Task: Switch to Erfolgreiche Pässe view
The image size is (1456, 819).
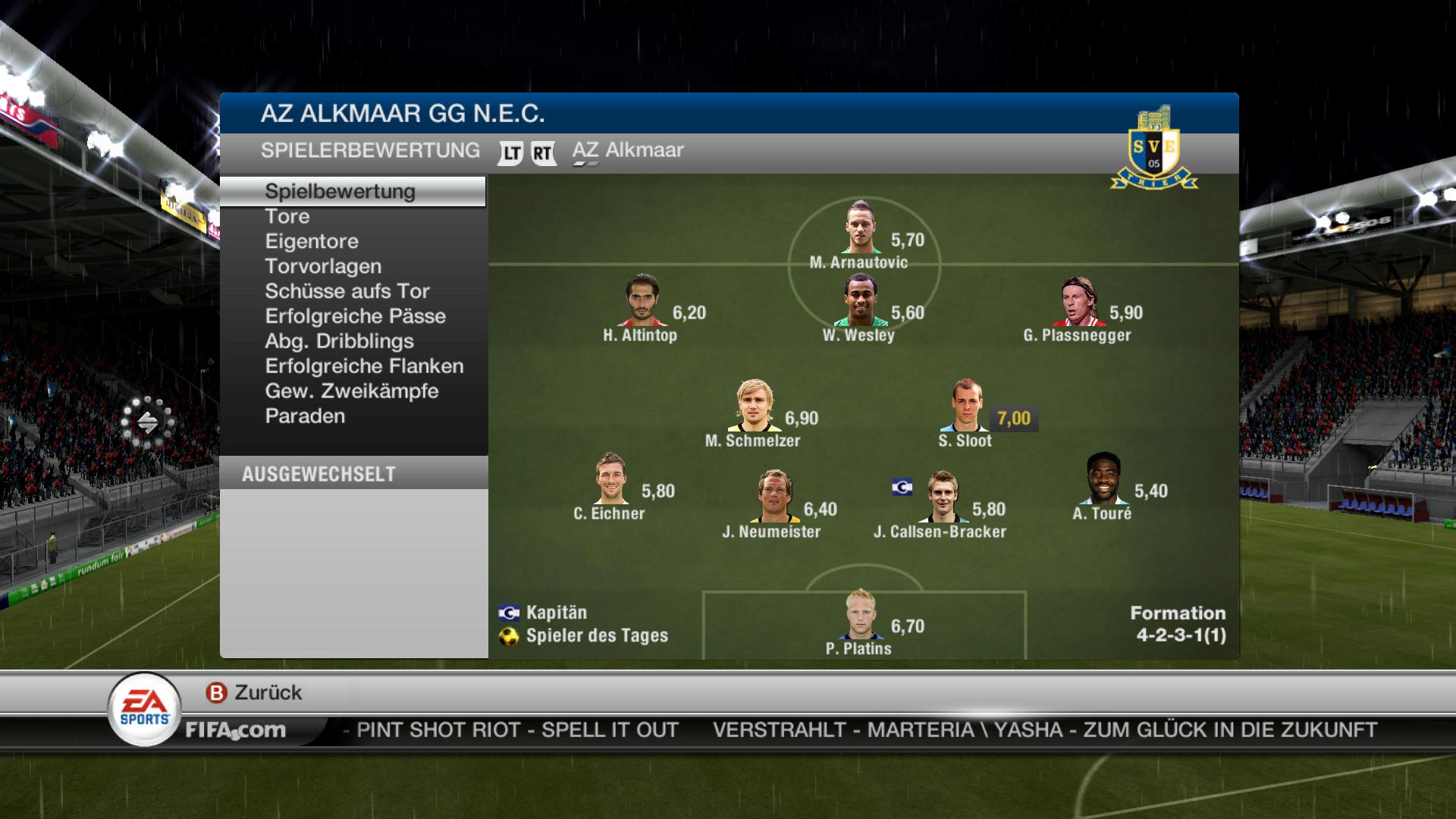Action: [x=355, y=316]
